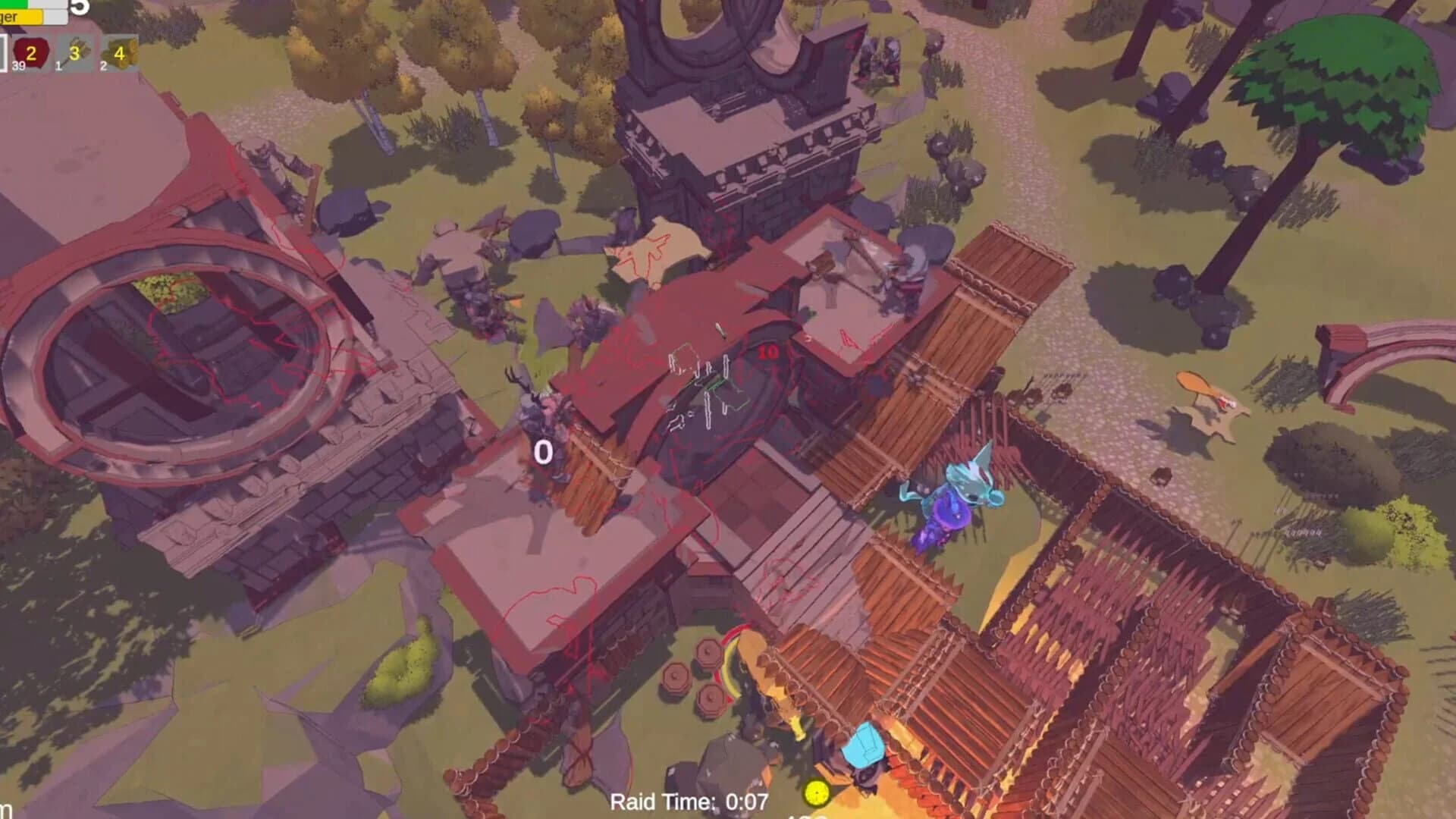1456x819 pixels.
Task: Select the deer standing on the red roof
Action: [535, 409]
